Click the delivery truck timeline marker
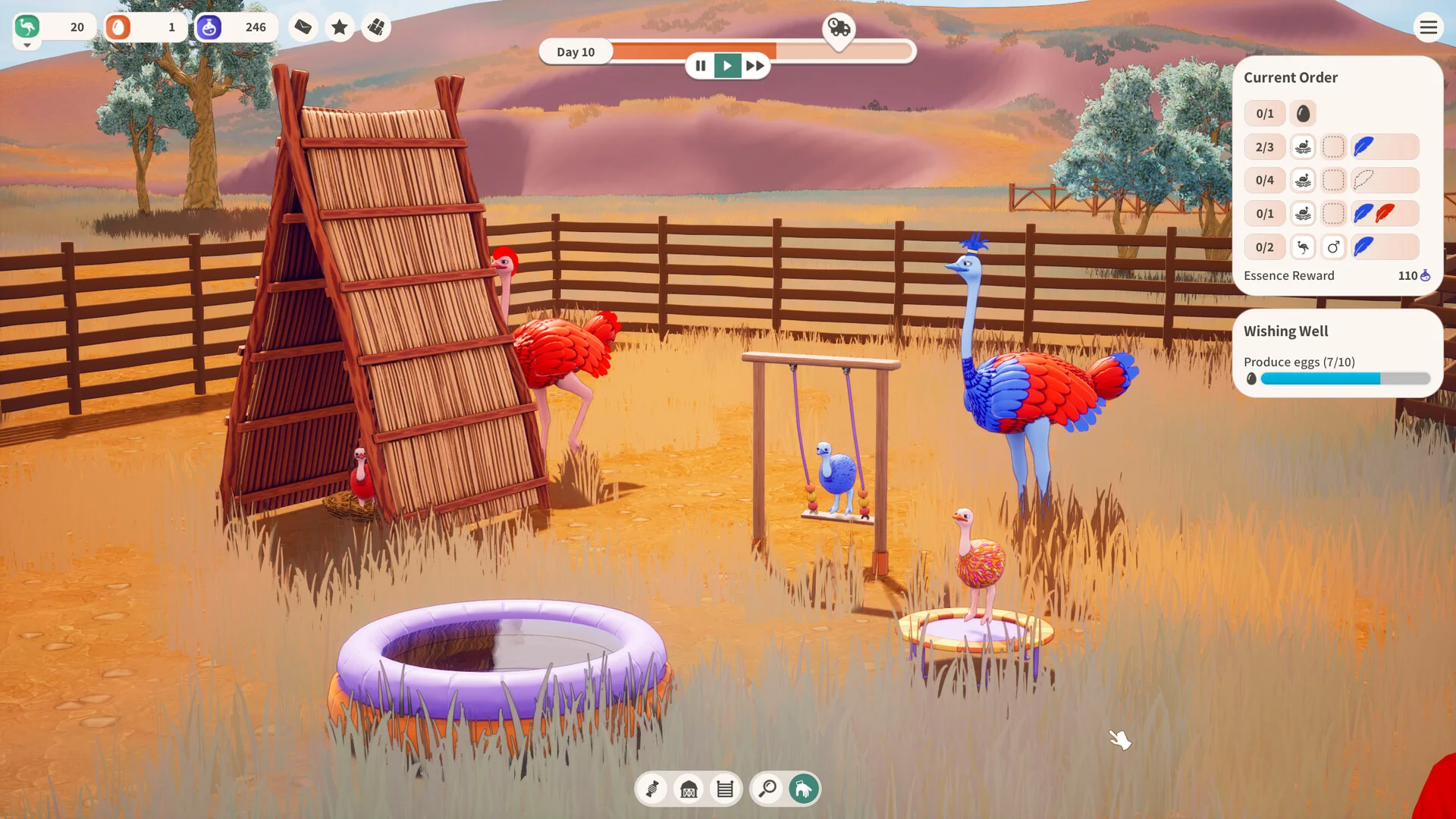 pos(839,29)
